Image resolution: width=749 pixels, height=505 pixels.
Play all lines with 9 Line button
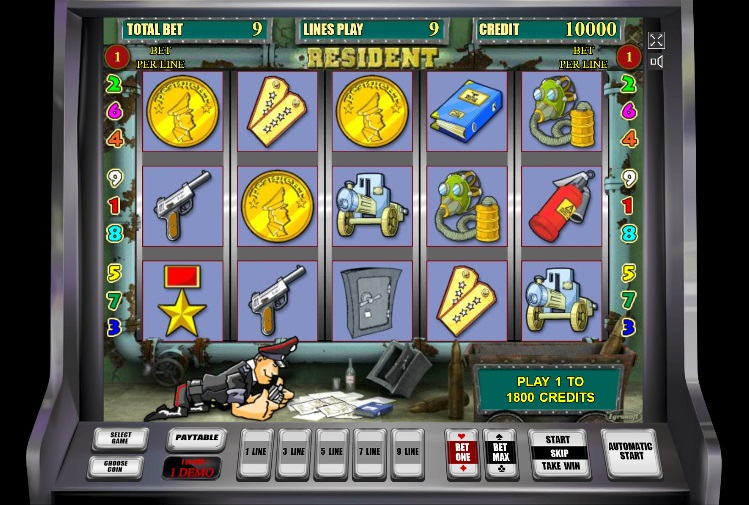pyautogui.click(x=407, y=453)
